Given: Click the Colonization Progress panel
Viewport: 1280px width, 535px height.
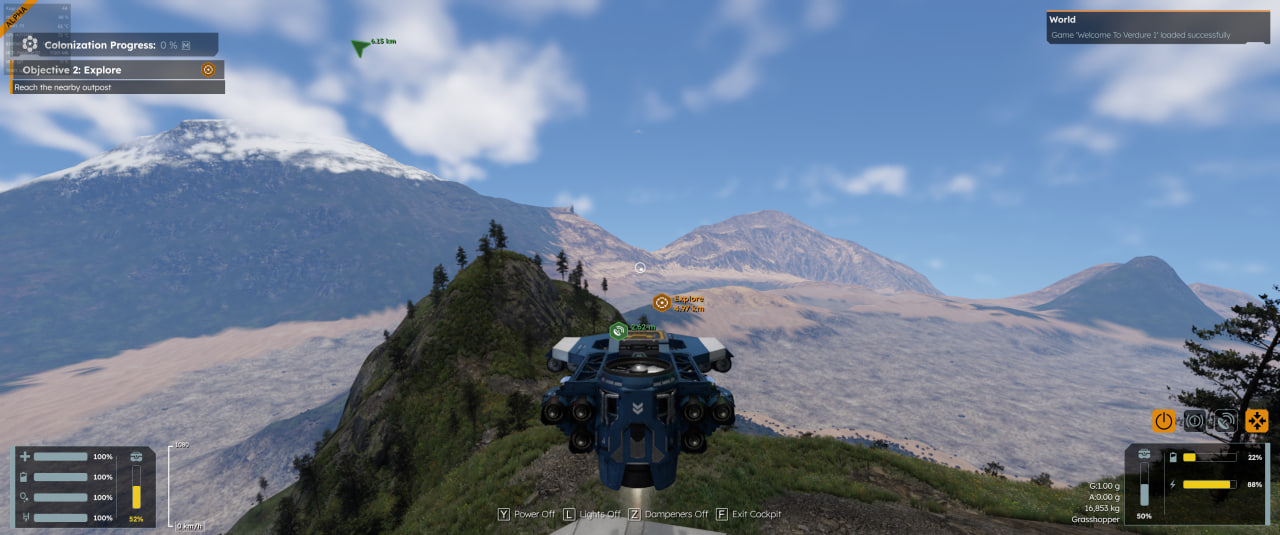Looking at the screenshot, I should (117, 44).
